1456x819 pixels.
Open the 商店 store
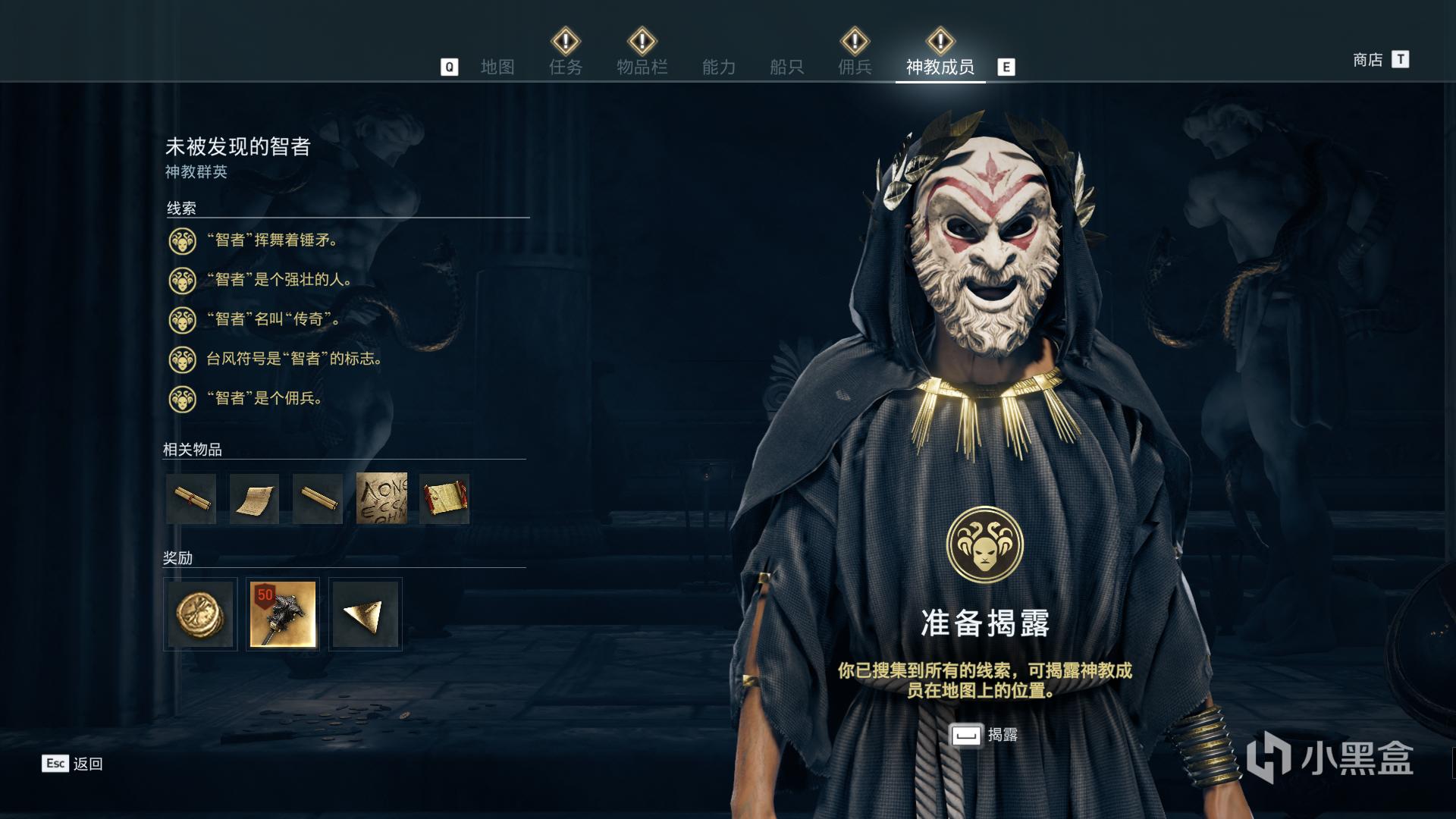(1367, 59)
